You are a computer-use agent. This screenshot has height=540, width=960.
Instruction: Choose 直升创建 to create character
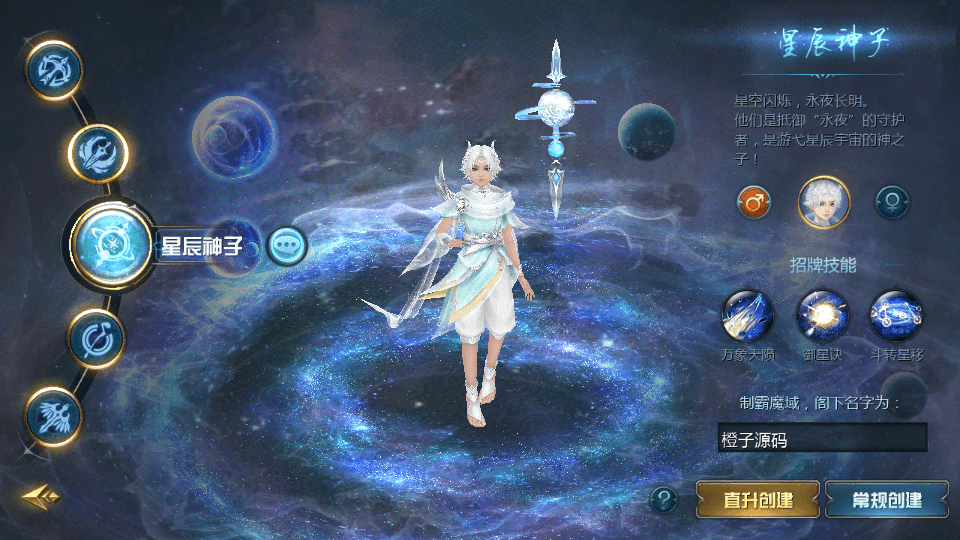tap(758, 499)
